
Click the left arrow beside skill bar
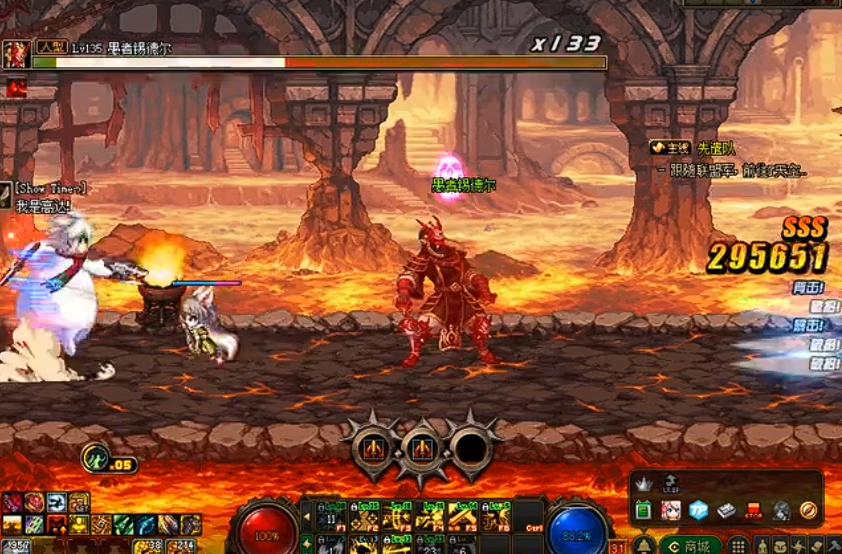[307, 517]
